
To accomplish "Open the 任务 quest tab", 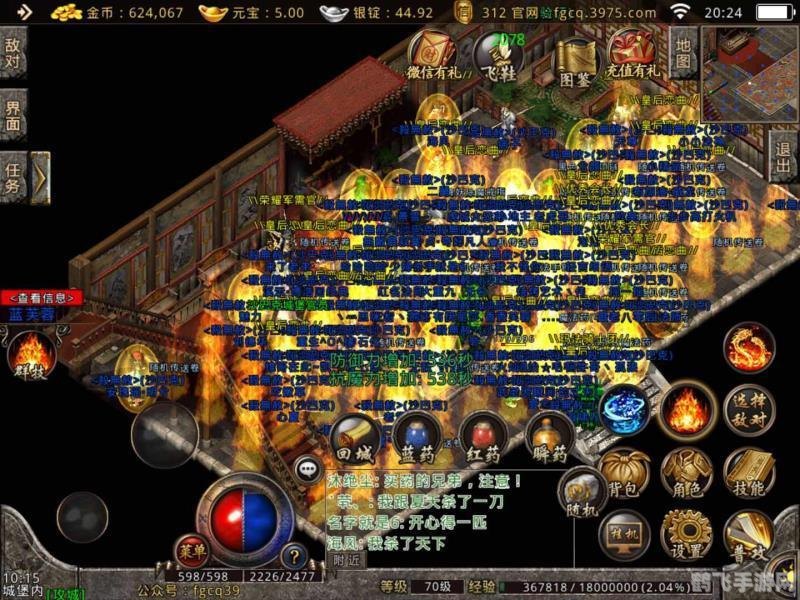I will tap(13, 177).
